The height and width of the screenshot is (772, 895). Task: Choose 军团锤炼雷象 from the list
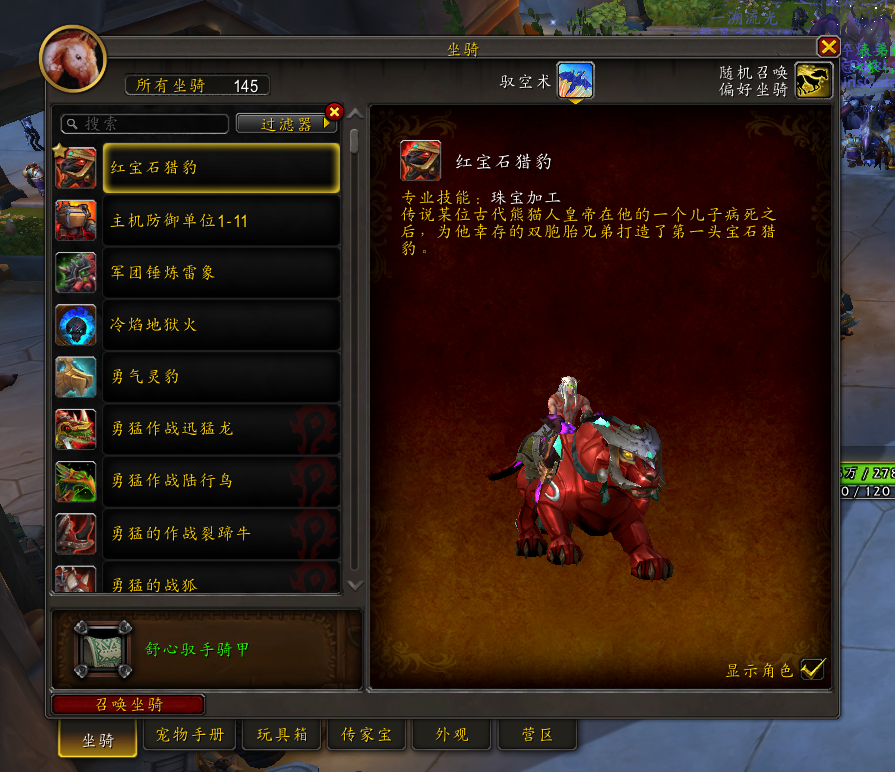221,273
